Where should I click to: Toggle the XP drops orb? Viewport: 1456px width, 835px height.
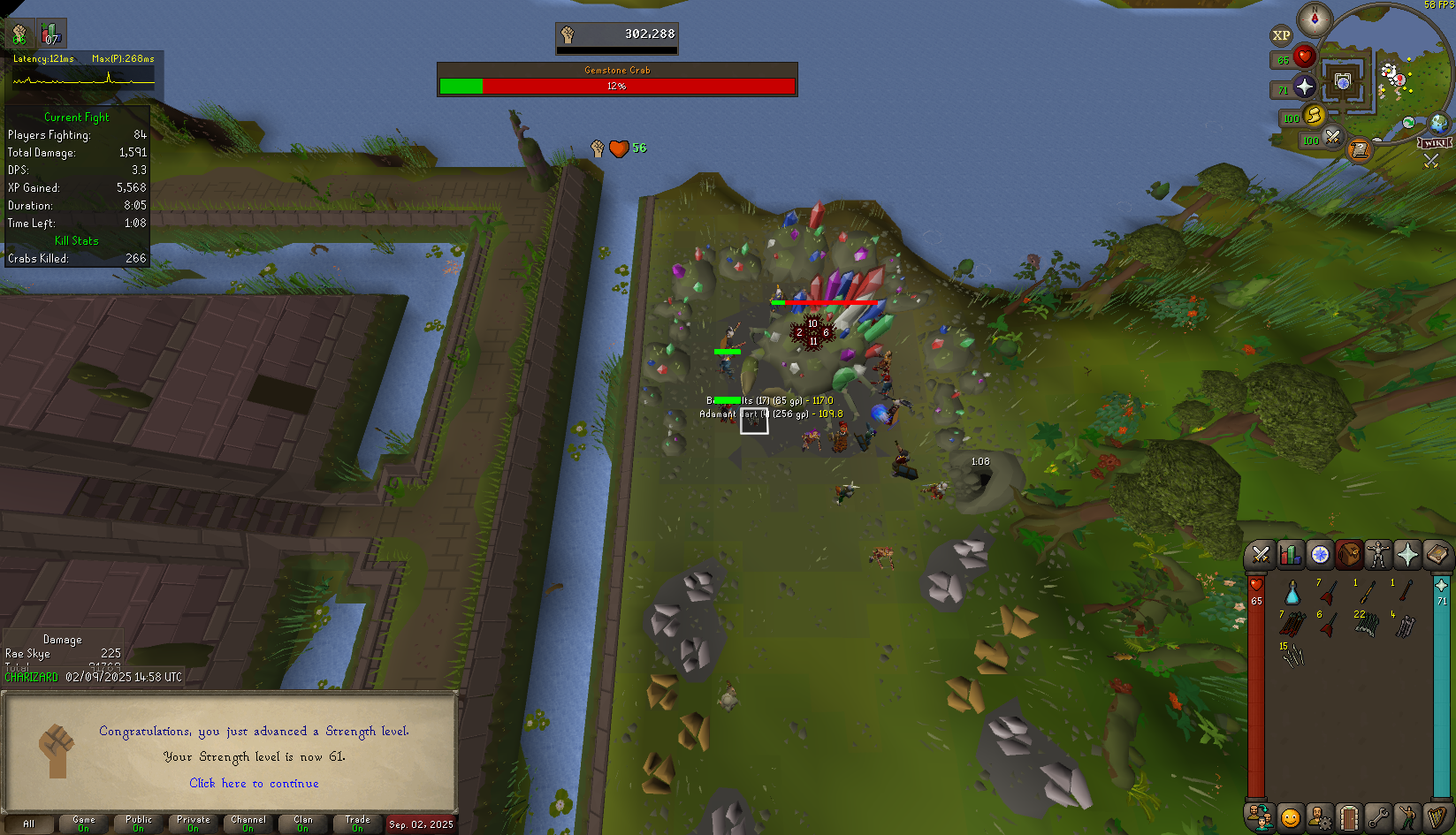(x=1281, y=35)
